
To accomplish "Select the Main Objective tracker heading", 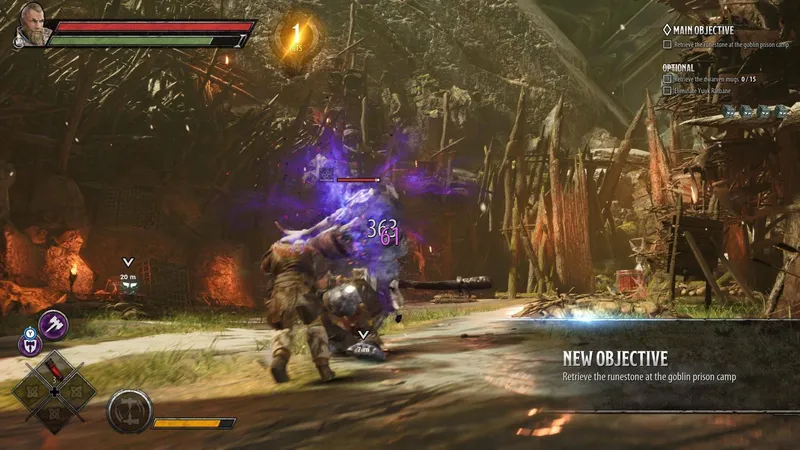I will click(705, 30).
